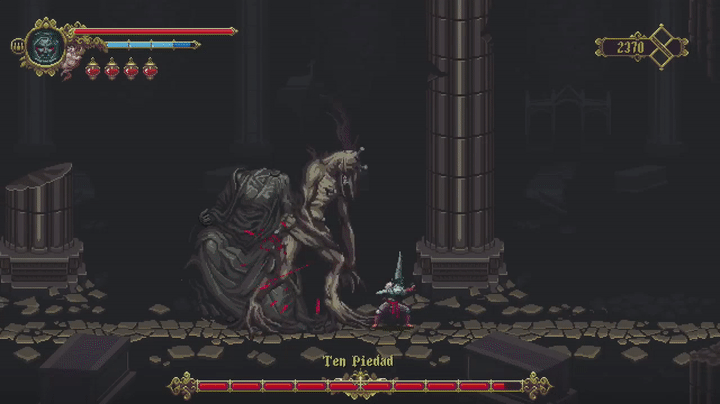Select the small round emblem beside the portrait
Screen dimensions: 720x404
click(x=17, y=46)
